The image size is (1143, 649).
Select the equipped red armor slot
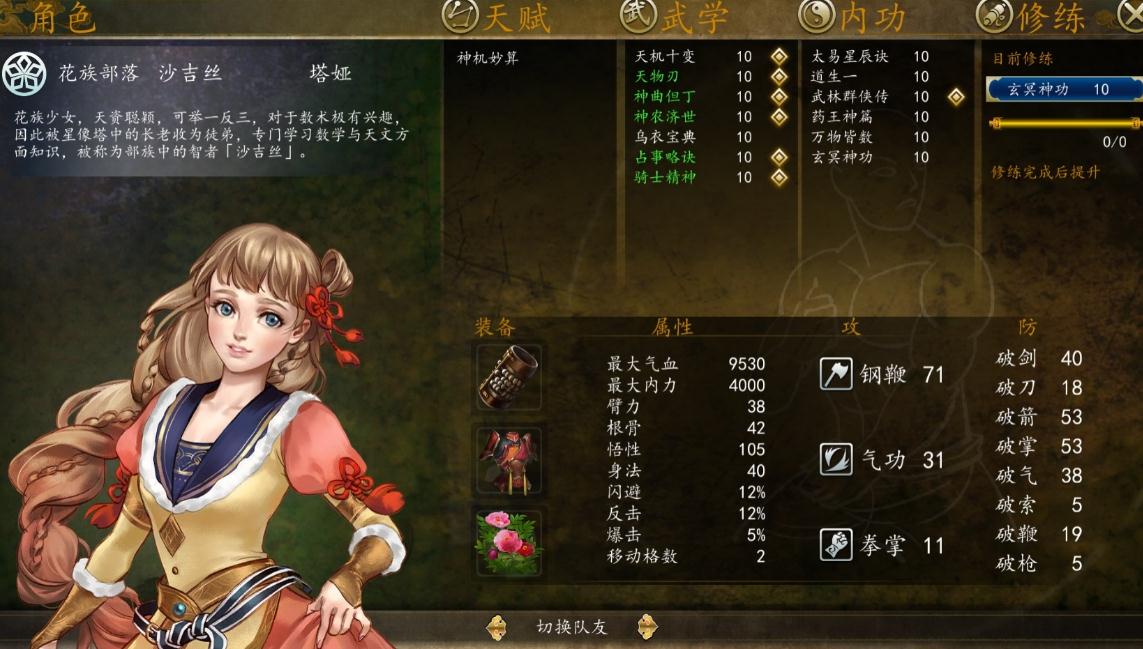tap(509, 459)
